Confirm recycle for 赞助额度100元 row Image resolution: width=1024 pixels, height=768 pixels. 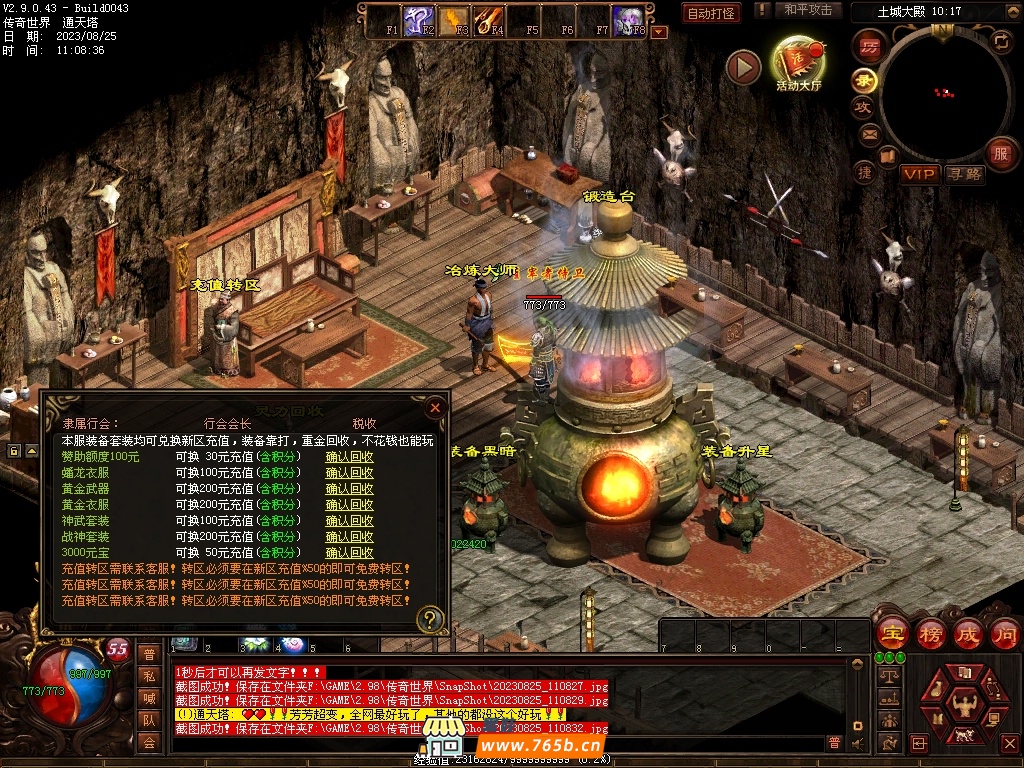349,457
